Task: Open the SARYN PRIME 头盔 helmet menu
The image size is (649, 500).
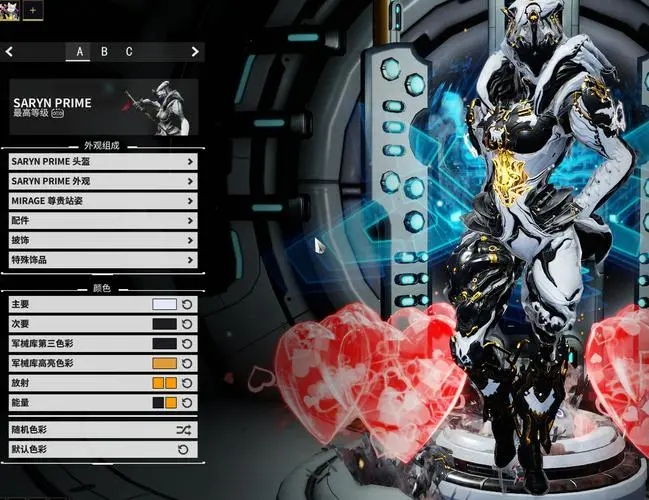Action: 102,160
